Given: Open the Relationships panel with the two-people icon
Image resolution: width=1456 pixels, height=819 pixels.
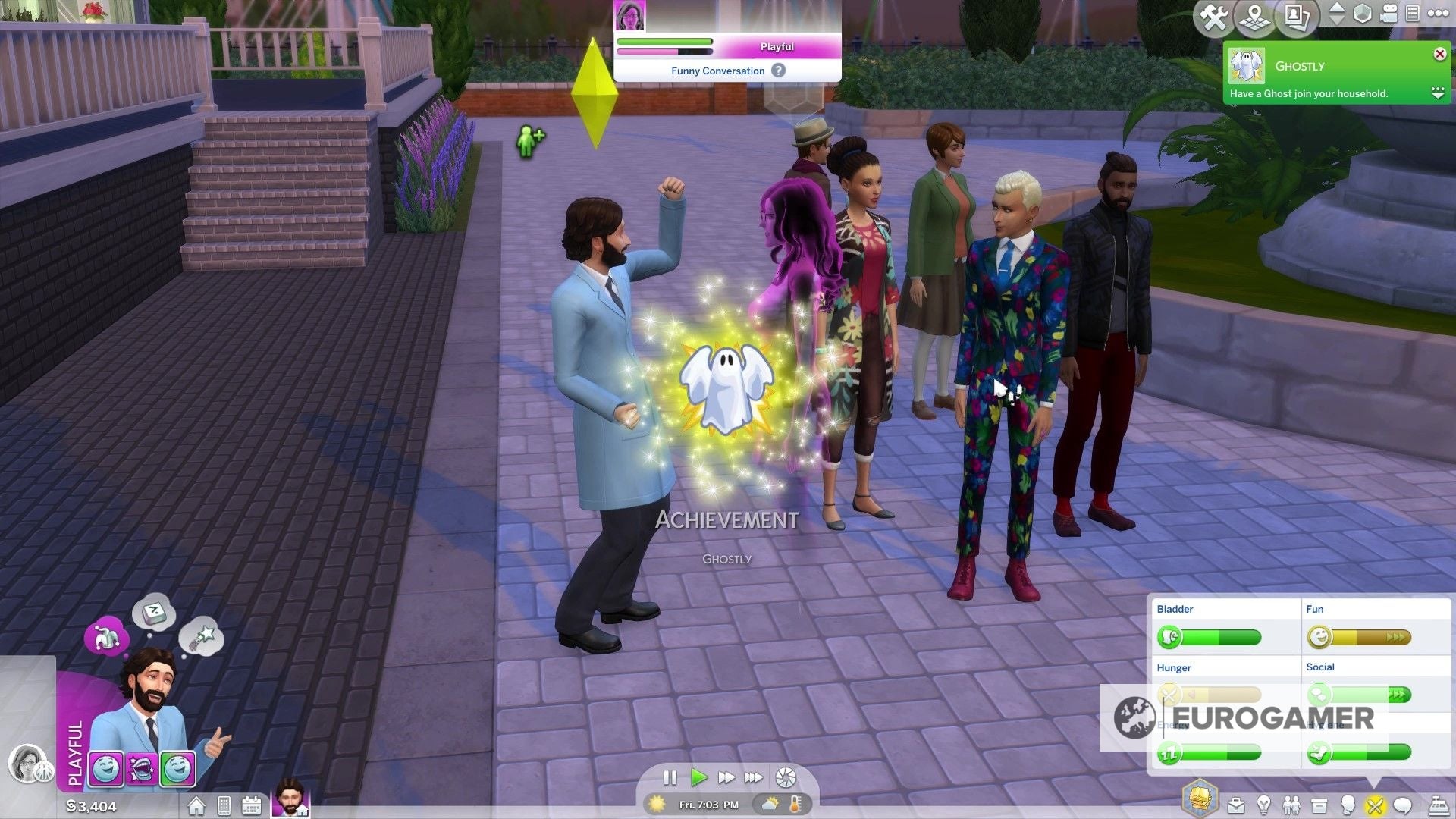Looking at the screenshot, I should coord(1292,805).
